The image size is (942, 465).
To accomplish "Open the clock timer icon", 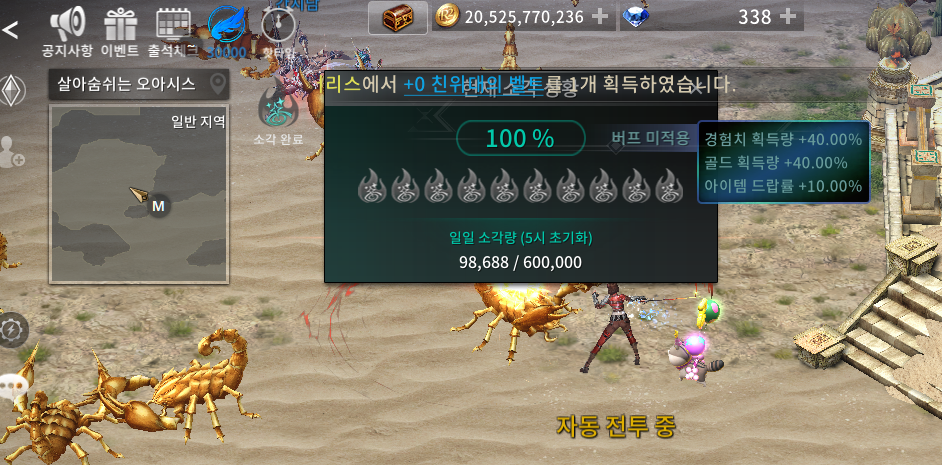I will pyautogui.click(x=278, y=27).
